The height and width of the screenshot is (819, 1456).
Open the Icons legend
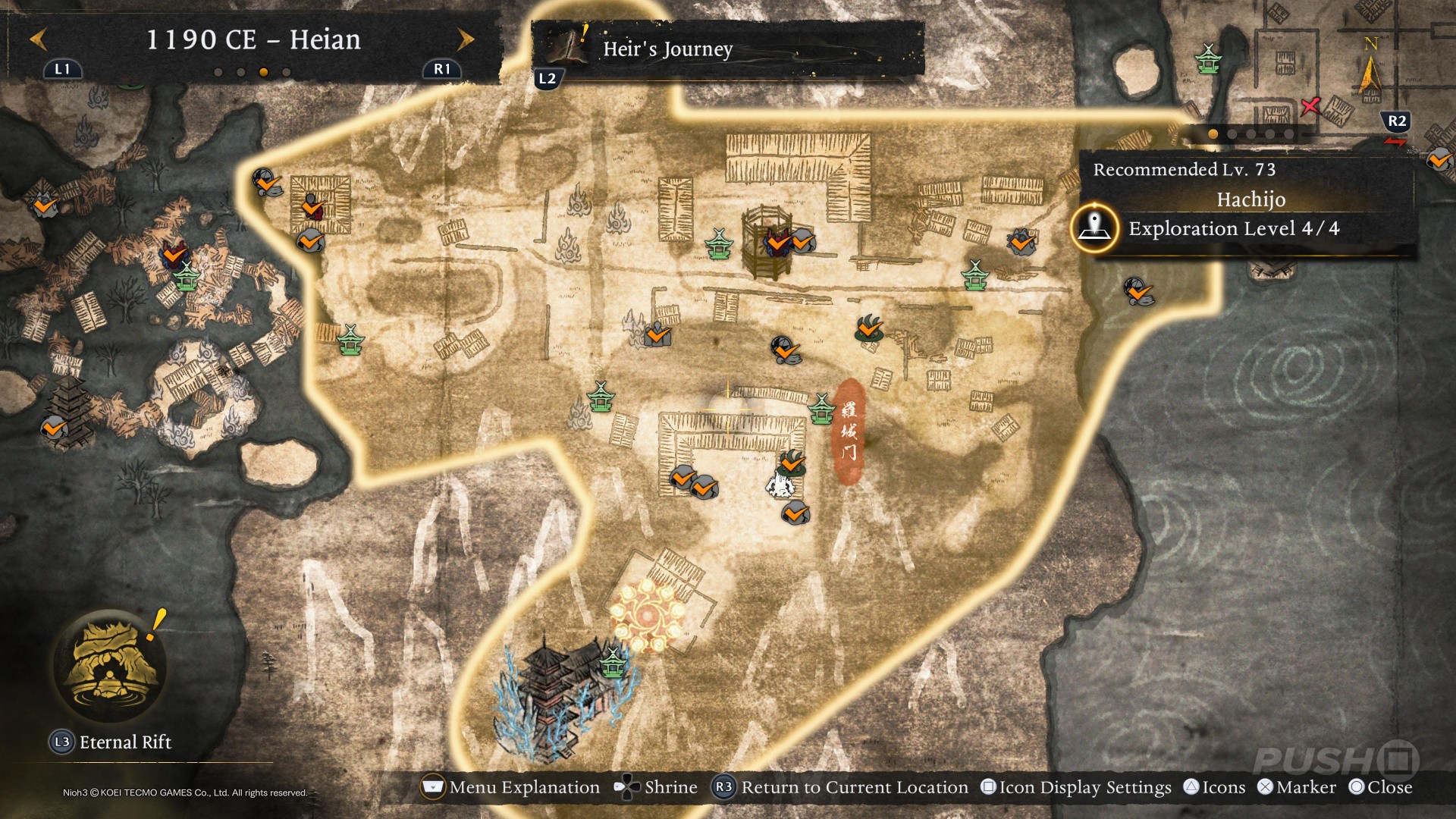pos(1215,787)
